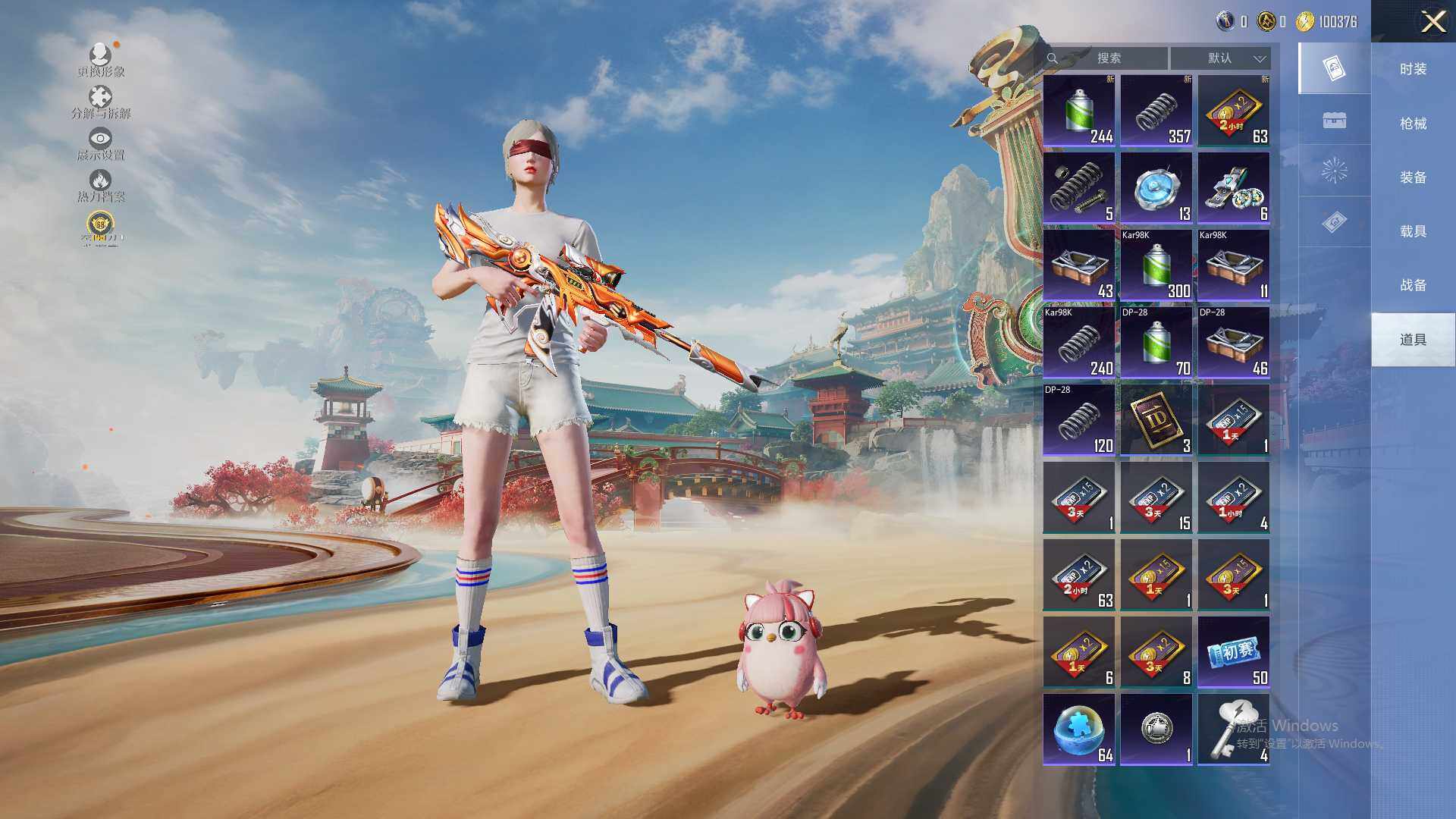The height and width of the screenshot is (819, 1456).
Task: Select the green spray can with 244
Action: pyautogui.click(x=1078, y=111)
